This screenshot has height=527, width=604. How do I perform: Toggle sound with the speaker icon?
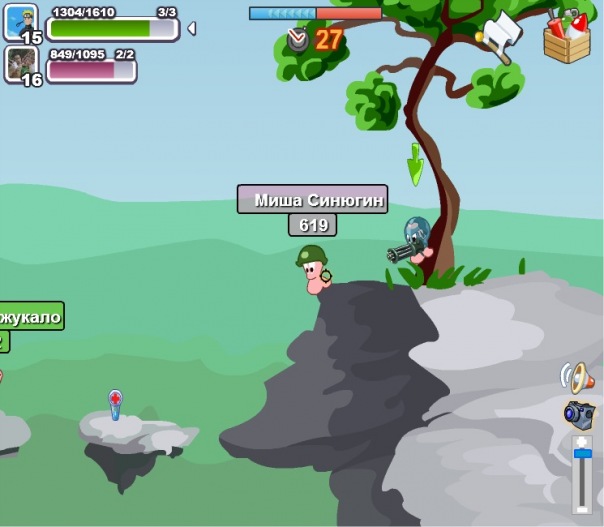click(578, 377)
